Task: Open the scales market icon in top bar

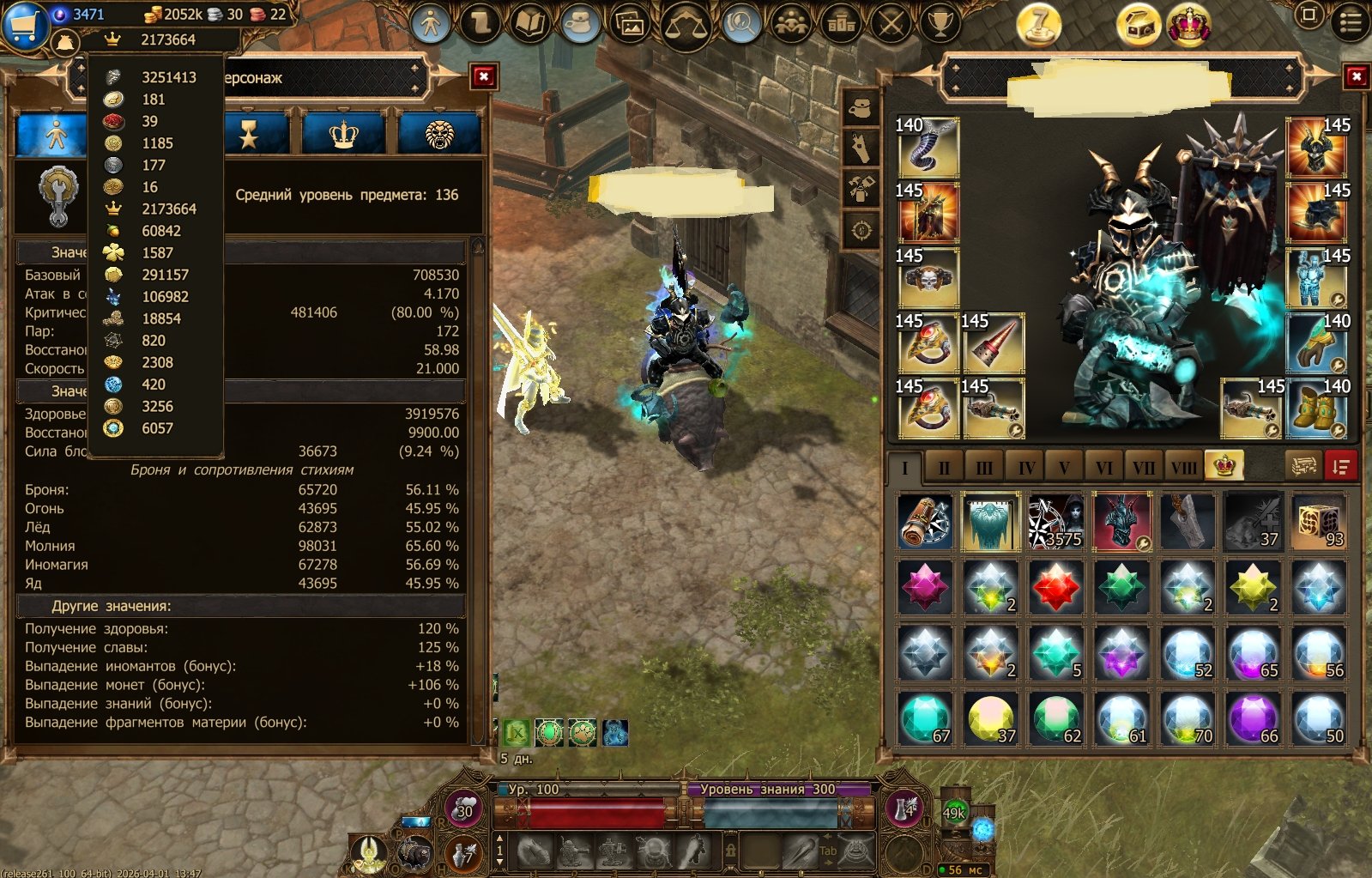Action: (686, 25)
